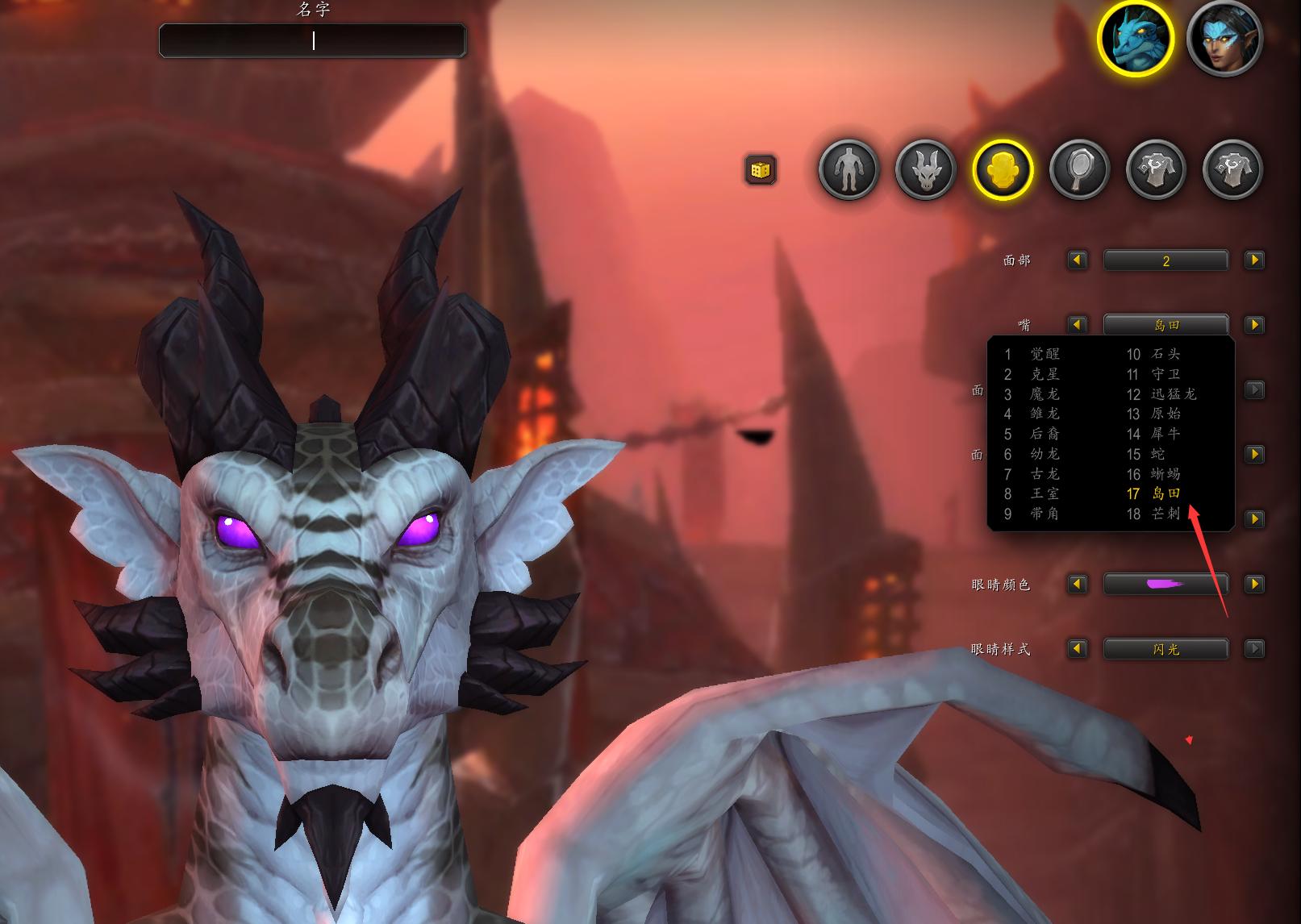Open the 眼睛样式 eye style dropdown
Viewport: 1301px width, 924px height.
tap(1165, 649)
